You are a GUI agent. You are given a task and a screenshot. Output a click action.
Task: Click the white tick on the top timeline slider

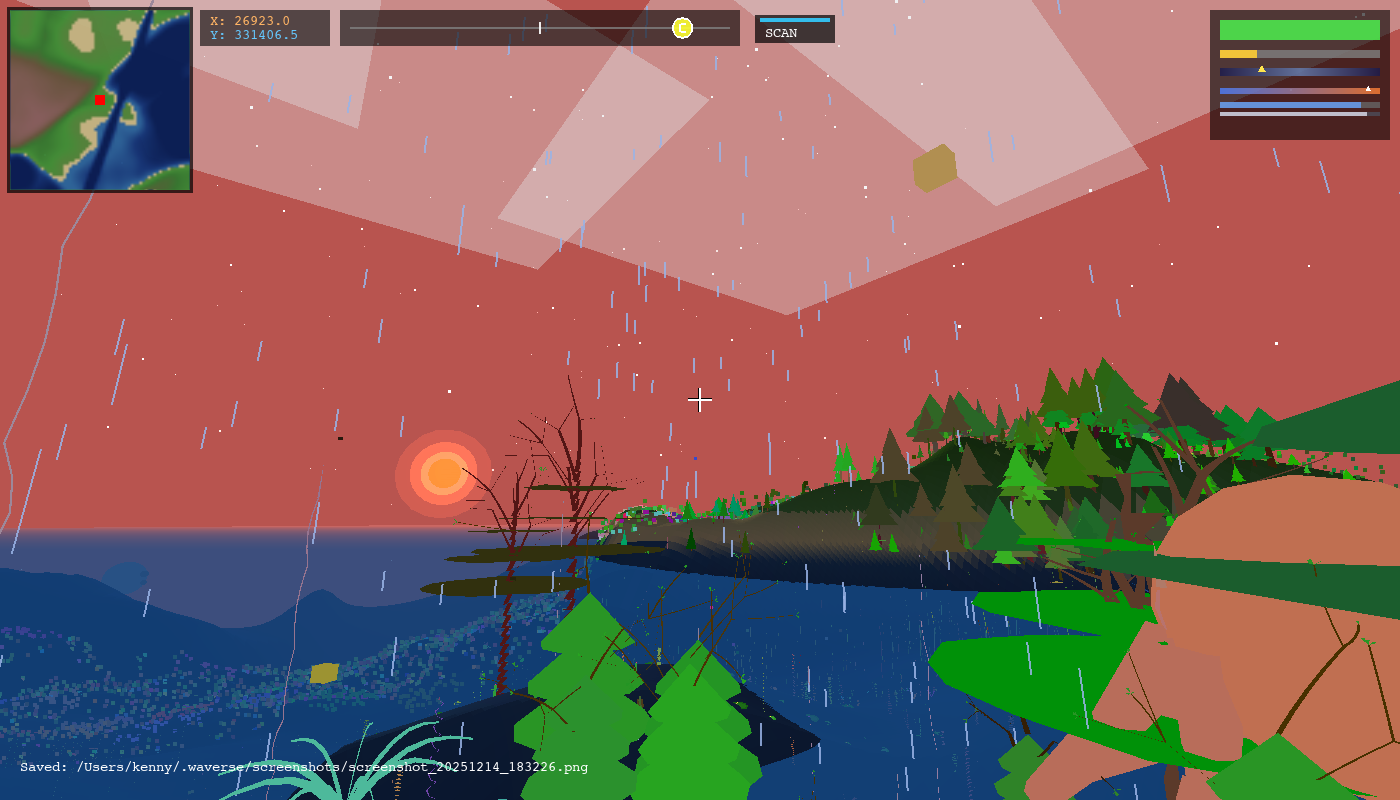(x=539, y=27)
